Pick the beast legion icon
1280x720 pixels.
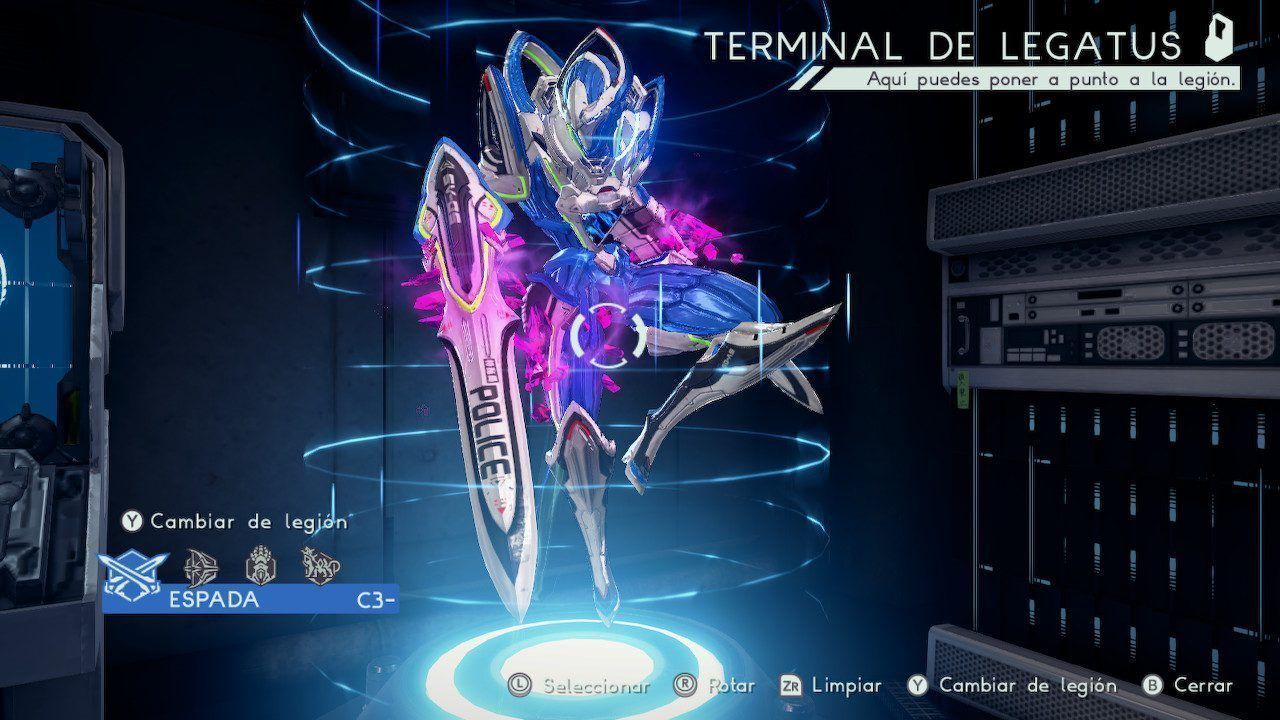coord(320,566)
